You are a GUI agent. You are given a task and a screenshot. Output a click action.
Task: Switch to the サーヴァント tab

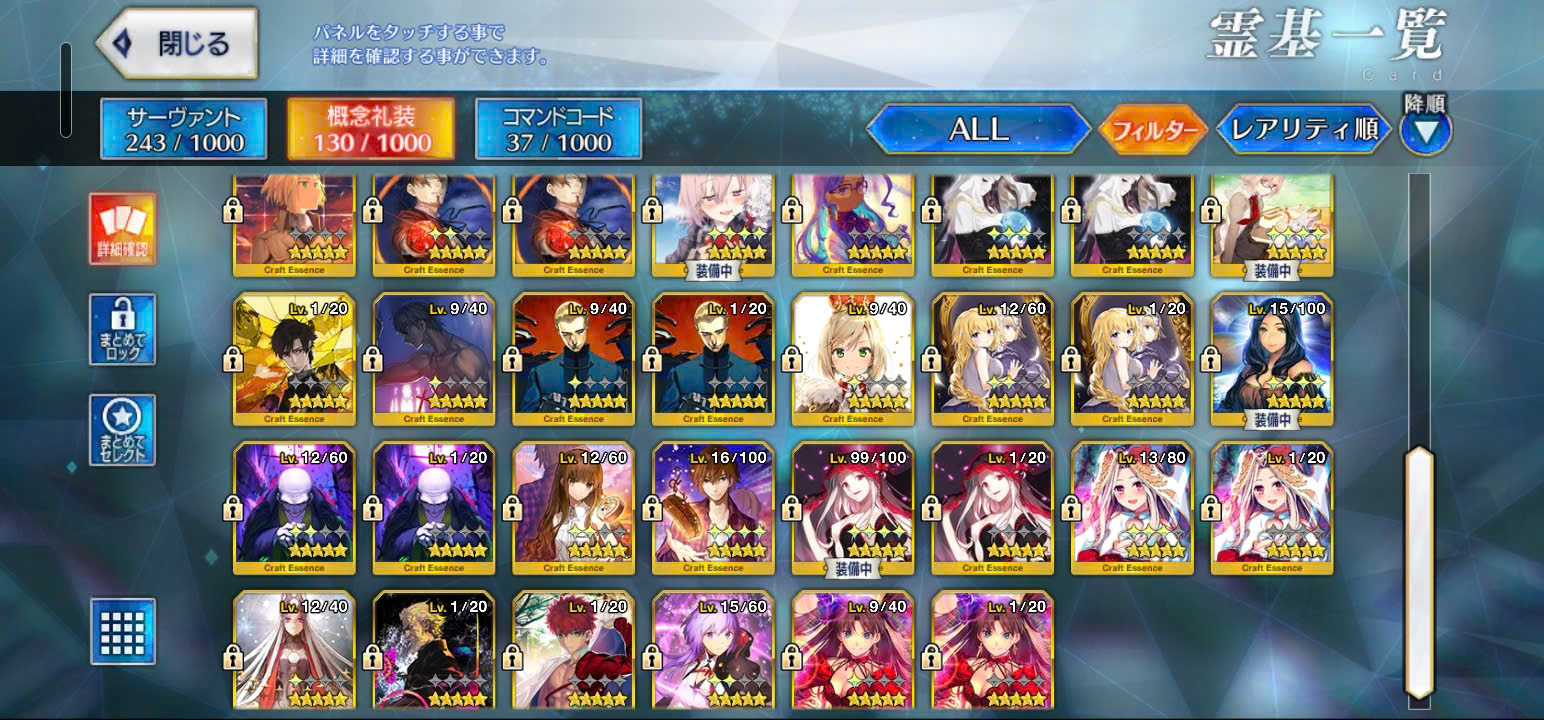(184, 129)
